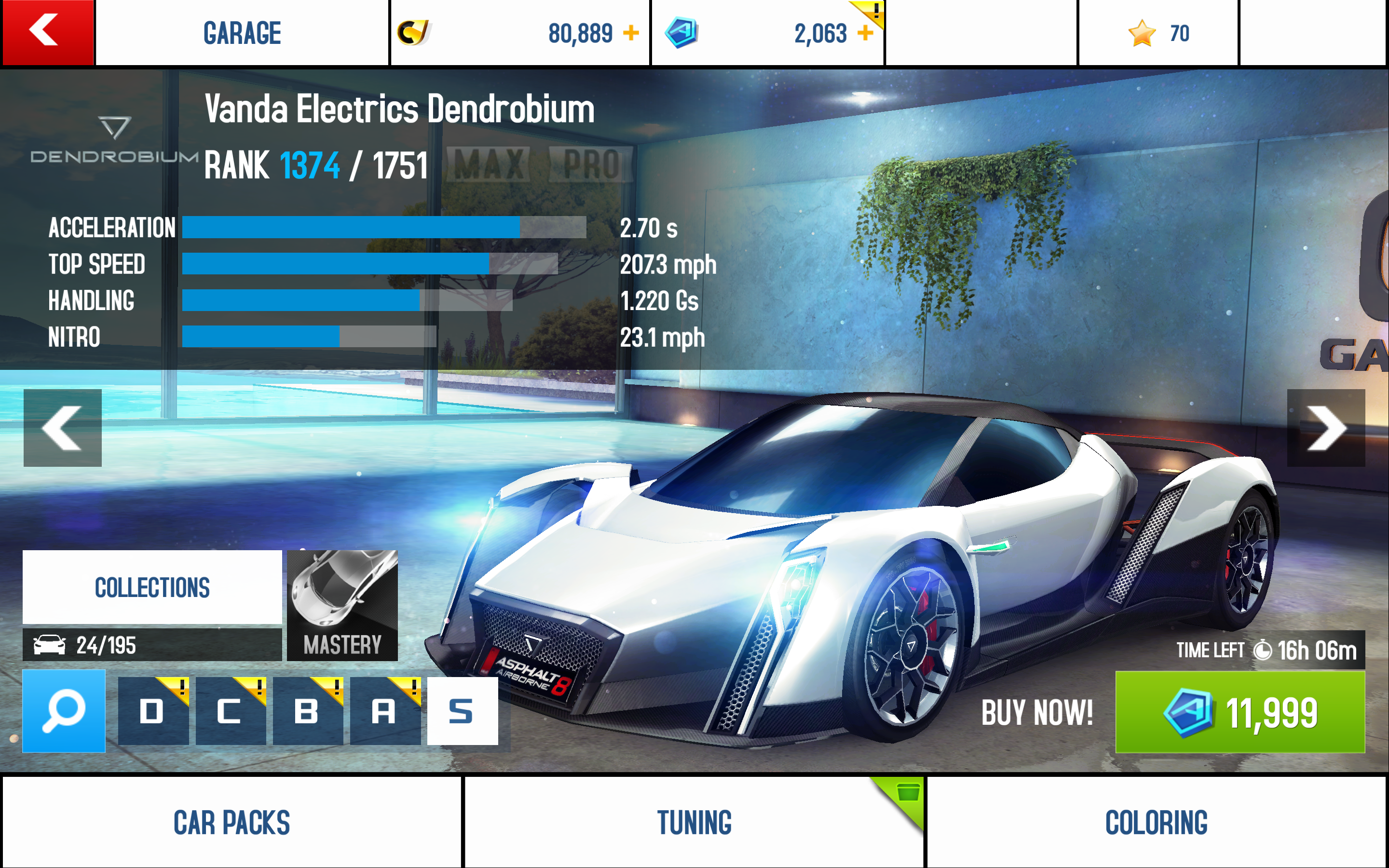1389x868 pixels.
Task: Check the star count panel
Action: [x=1158, y=33]
